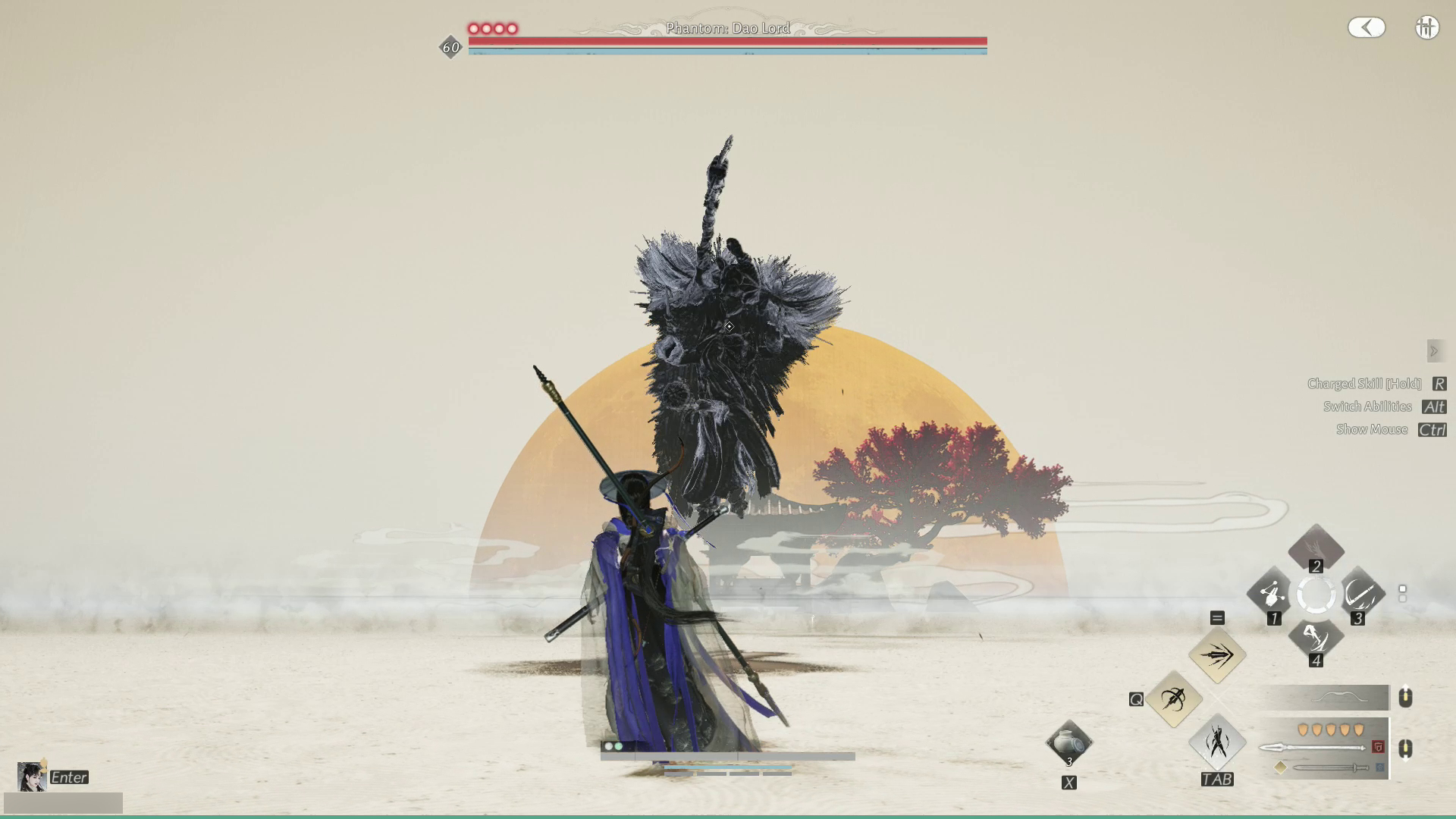Open the crossed-swords weapon menu icon
The width and height of the screenshot is (1456, 819).
(x=1427, y=27)
